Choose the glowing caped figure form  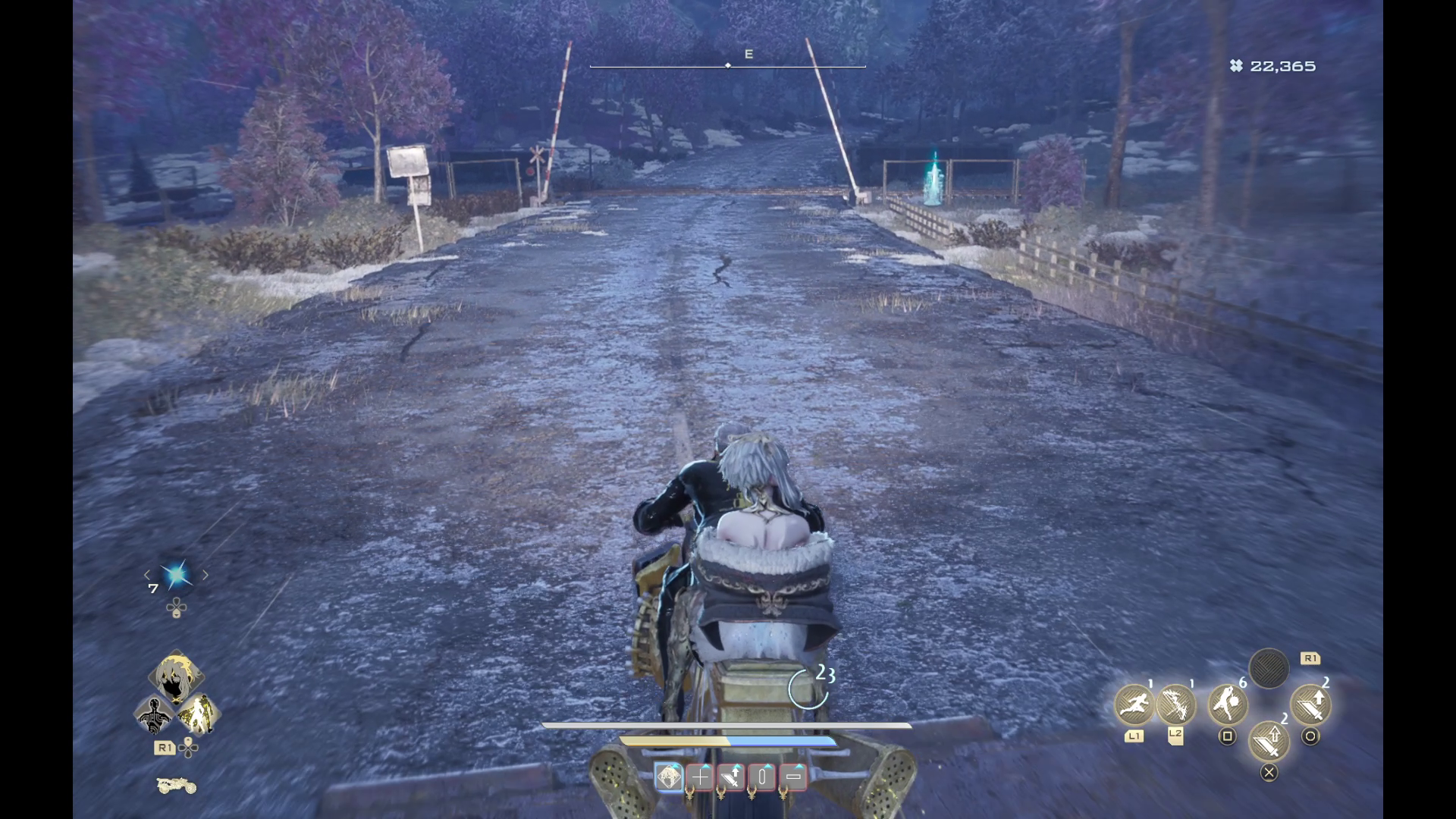(x=198, y=714)
